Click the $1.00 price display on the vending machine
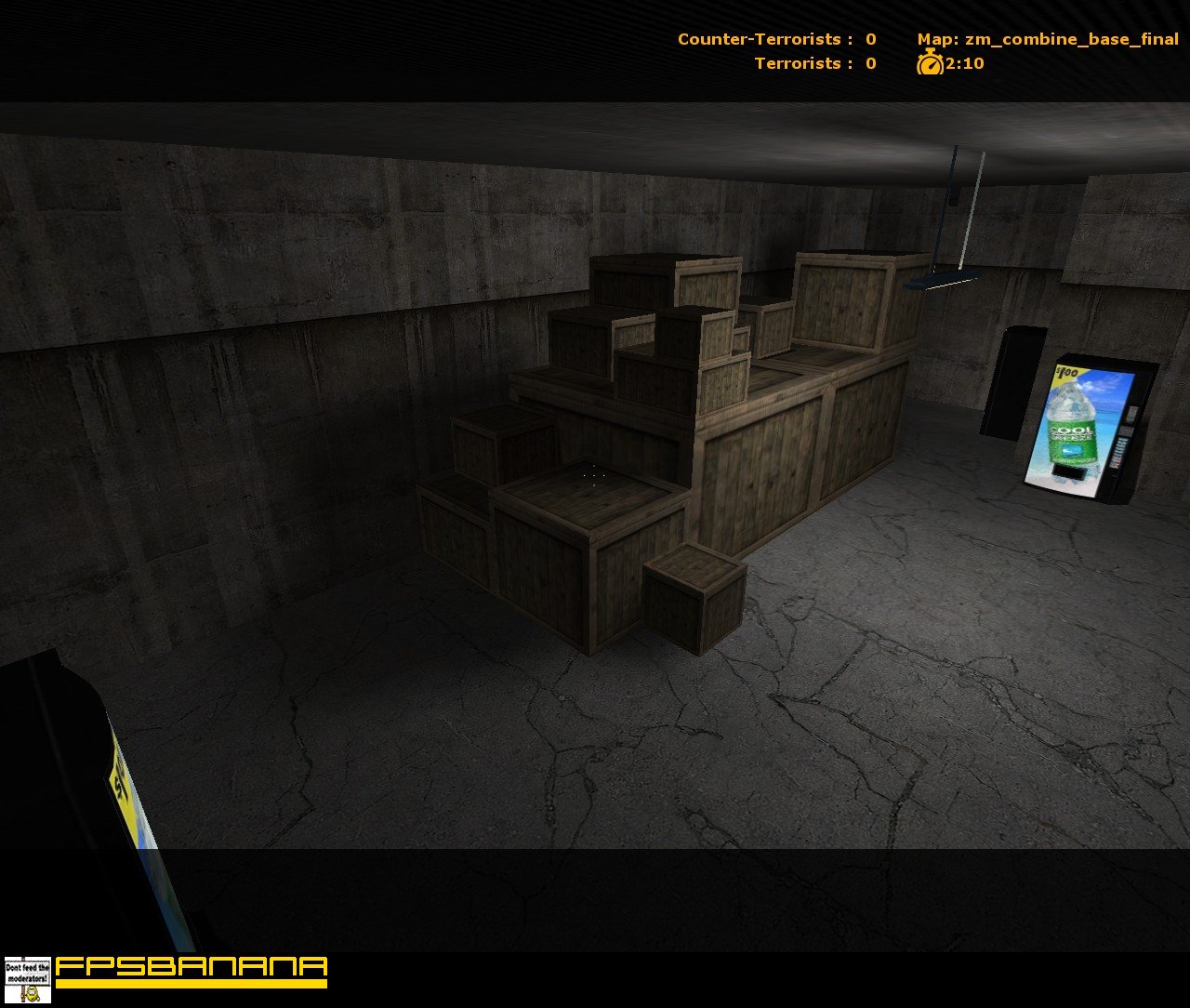The image size is (1190, 1008). point(1066,373)
